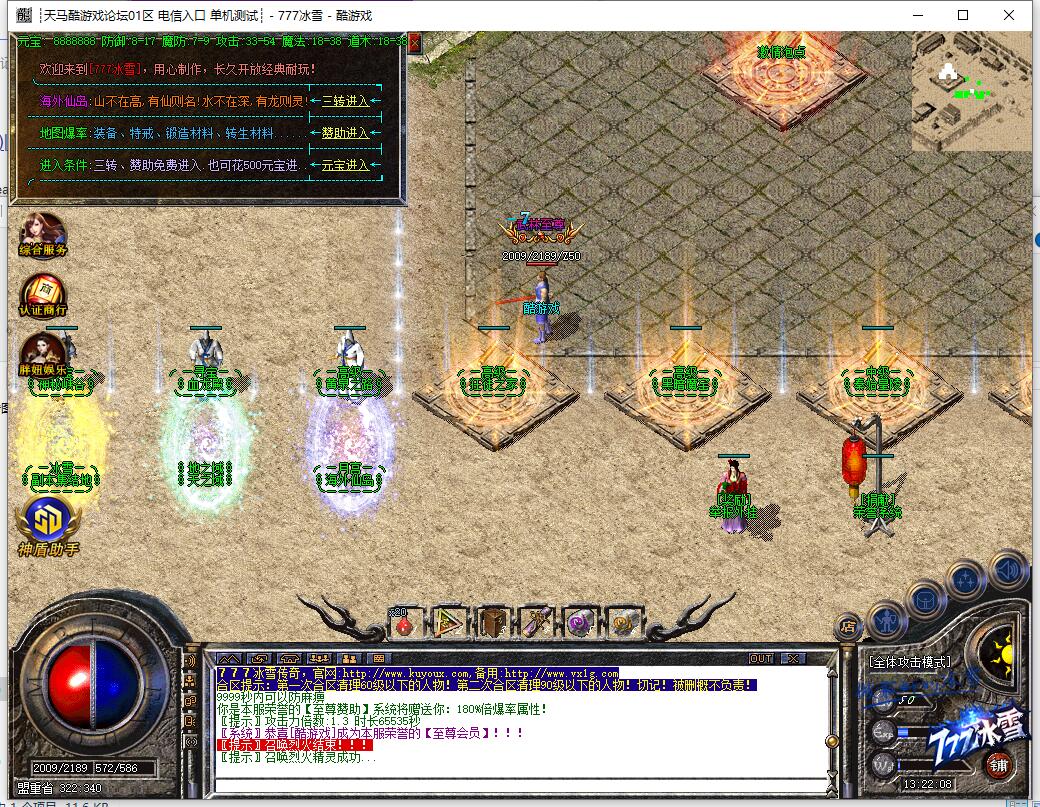The image size is (1040, 807).
Task: Select the brown book hotbar slot
Action: point(493,623)
